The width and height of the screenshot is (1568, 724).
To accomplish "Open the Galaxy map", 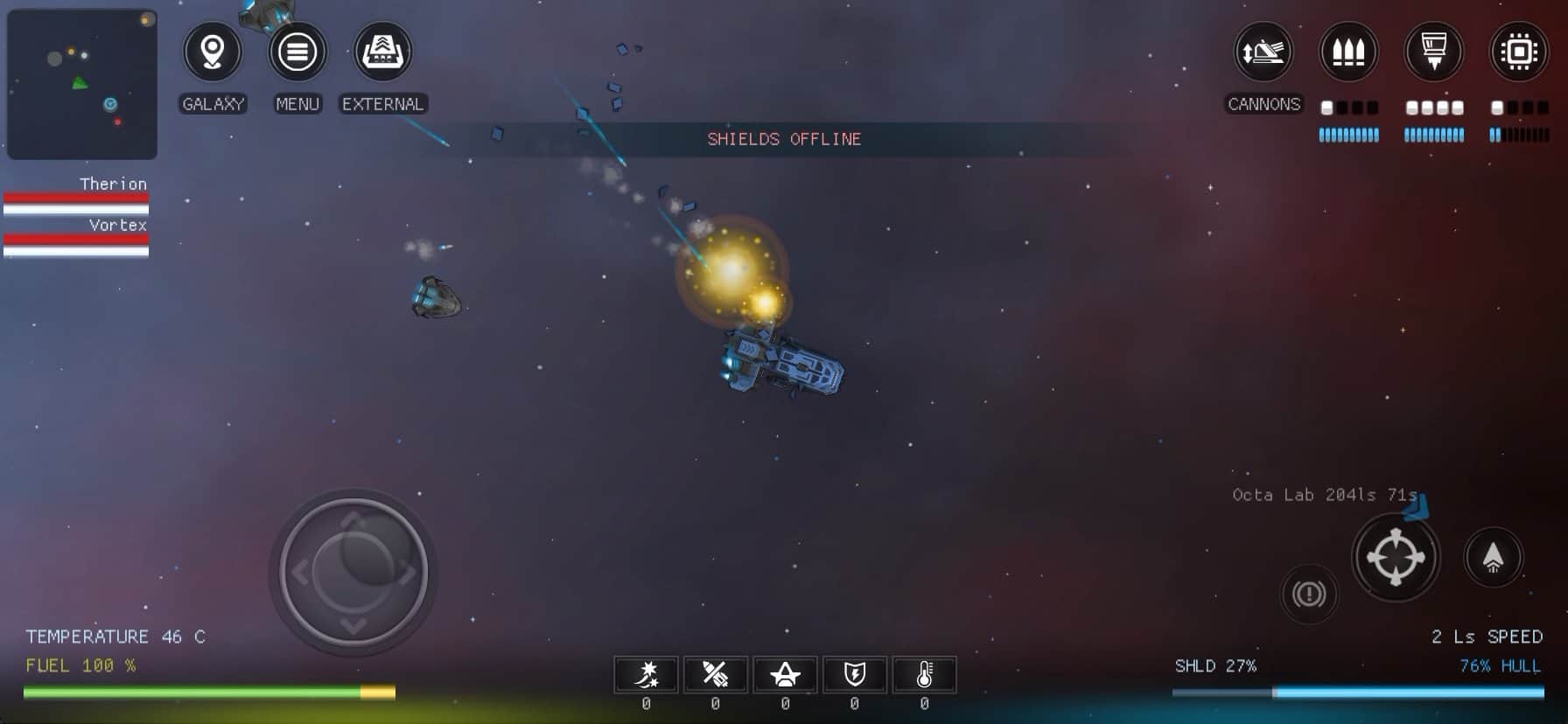I will point(213,52).
